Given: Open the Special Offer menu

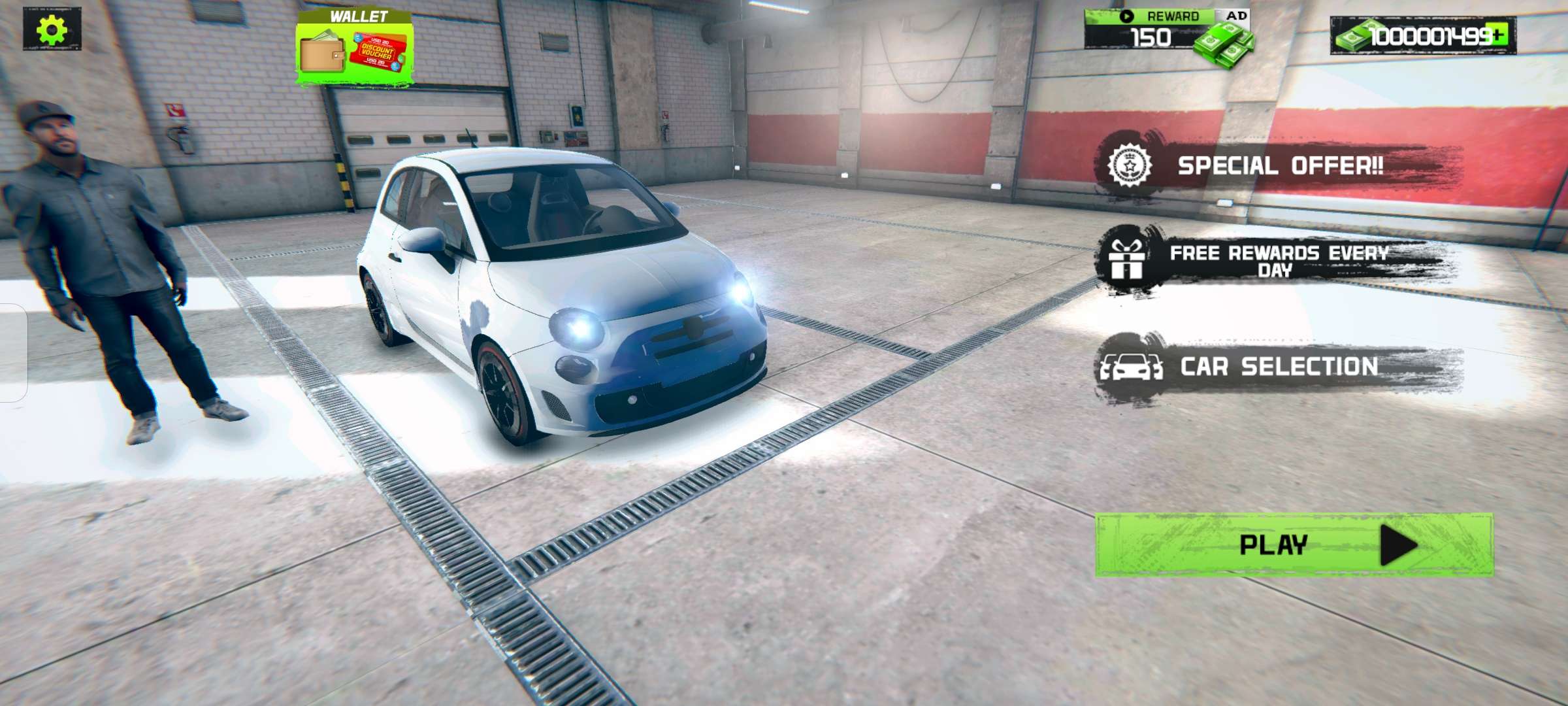Looking at the screenshot, I should point(1279,166).
